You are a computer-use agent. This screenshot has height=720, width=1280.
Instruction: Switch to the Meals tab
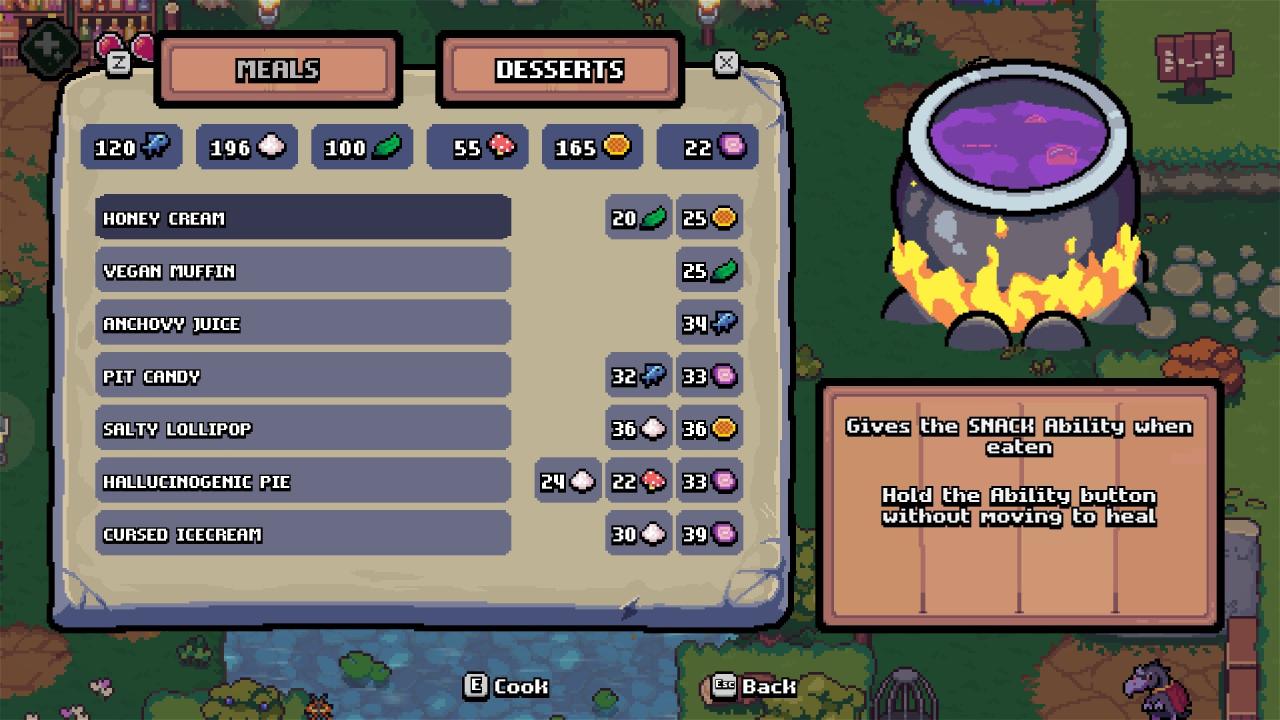coord(278,70)
